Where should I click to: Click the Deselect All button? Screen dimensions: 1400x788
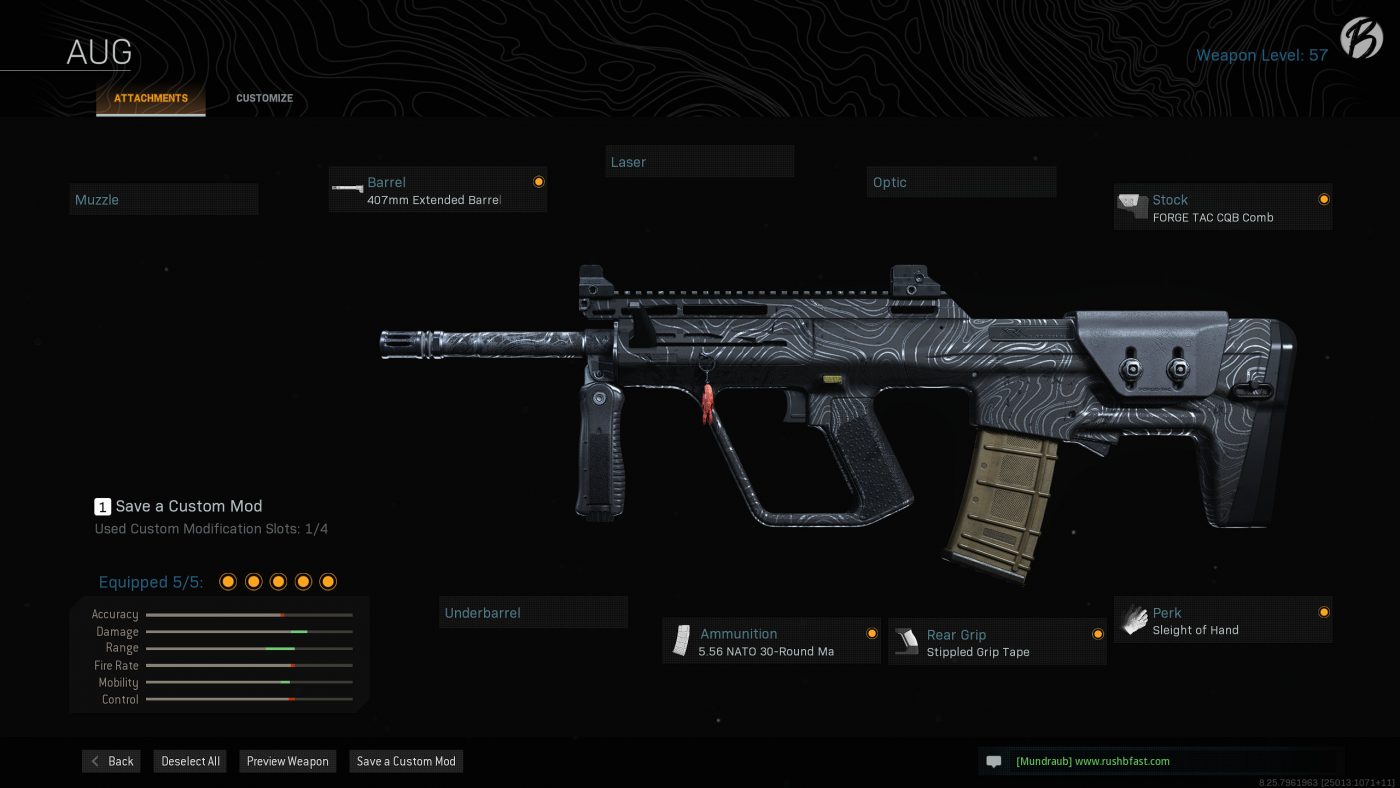pos(189,761)
